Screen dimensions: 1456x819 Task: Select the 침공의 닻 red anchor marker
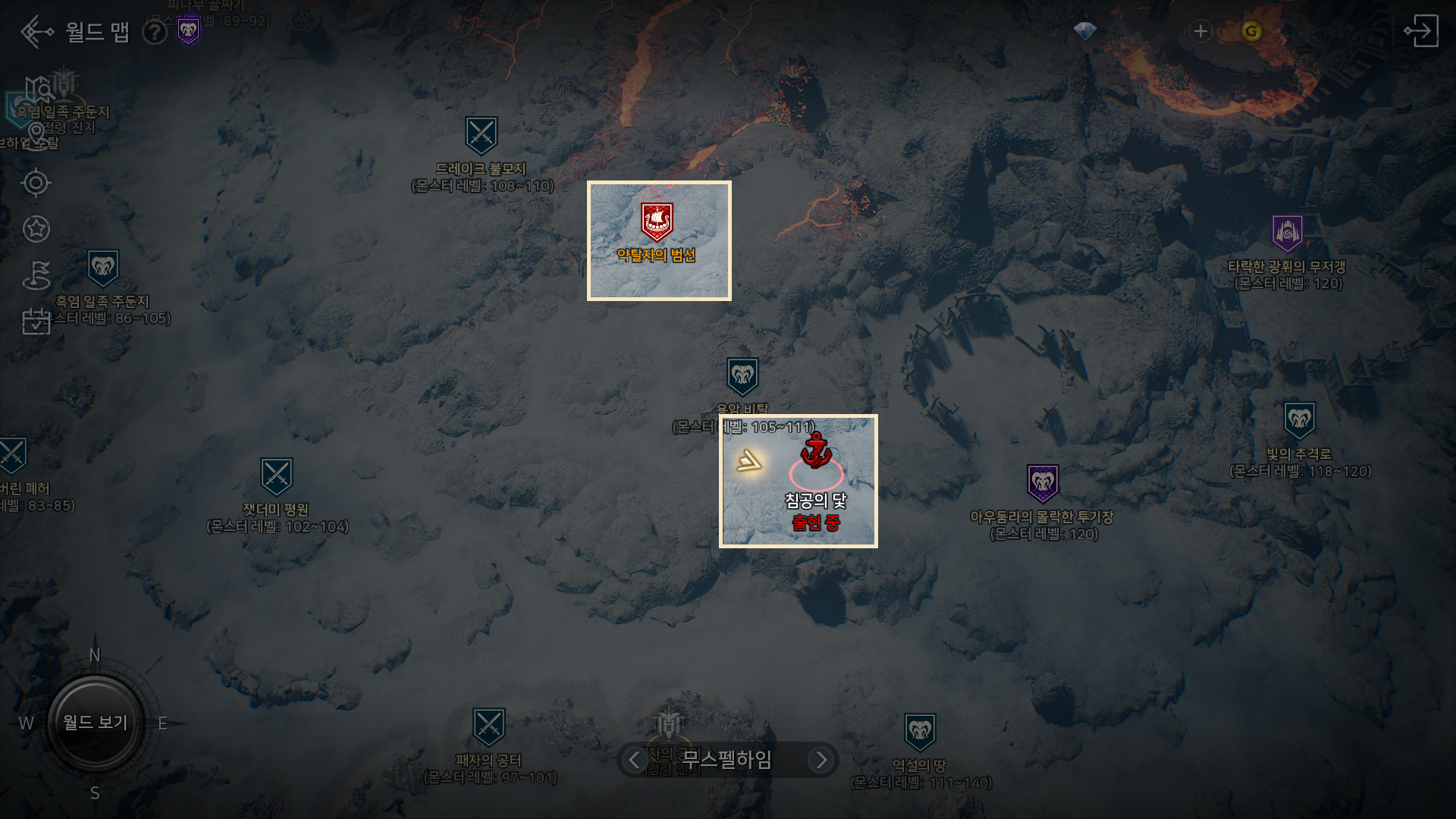click(x=817, y=450)
